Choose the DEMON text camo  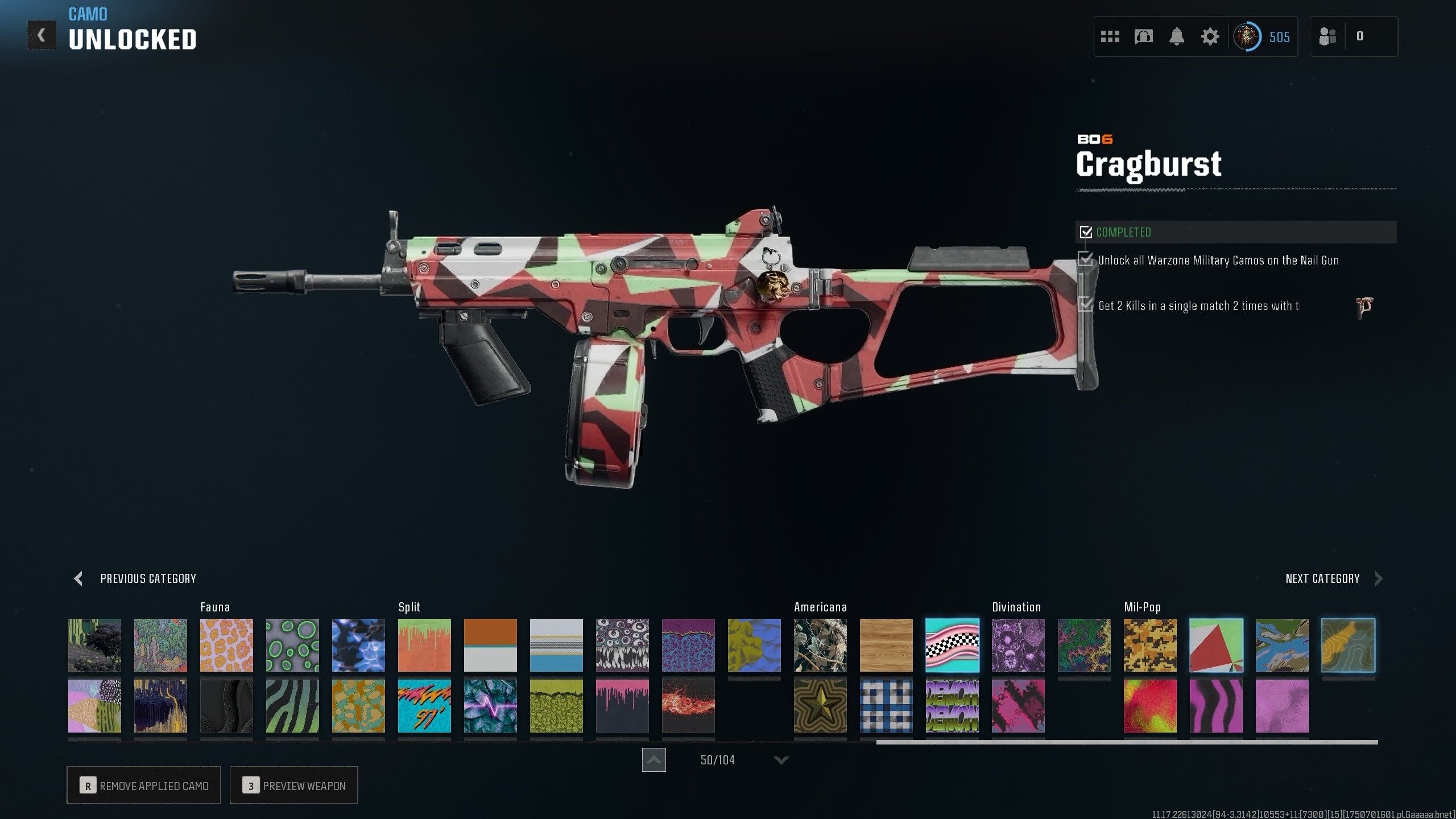(952, 706)
